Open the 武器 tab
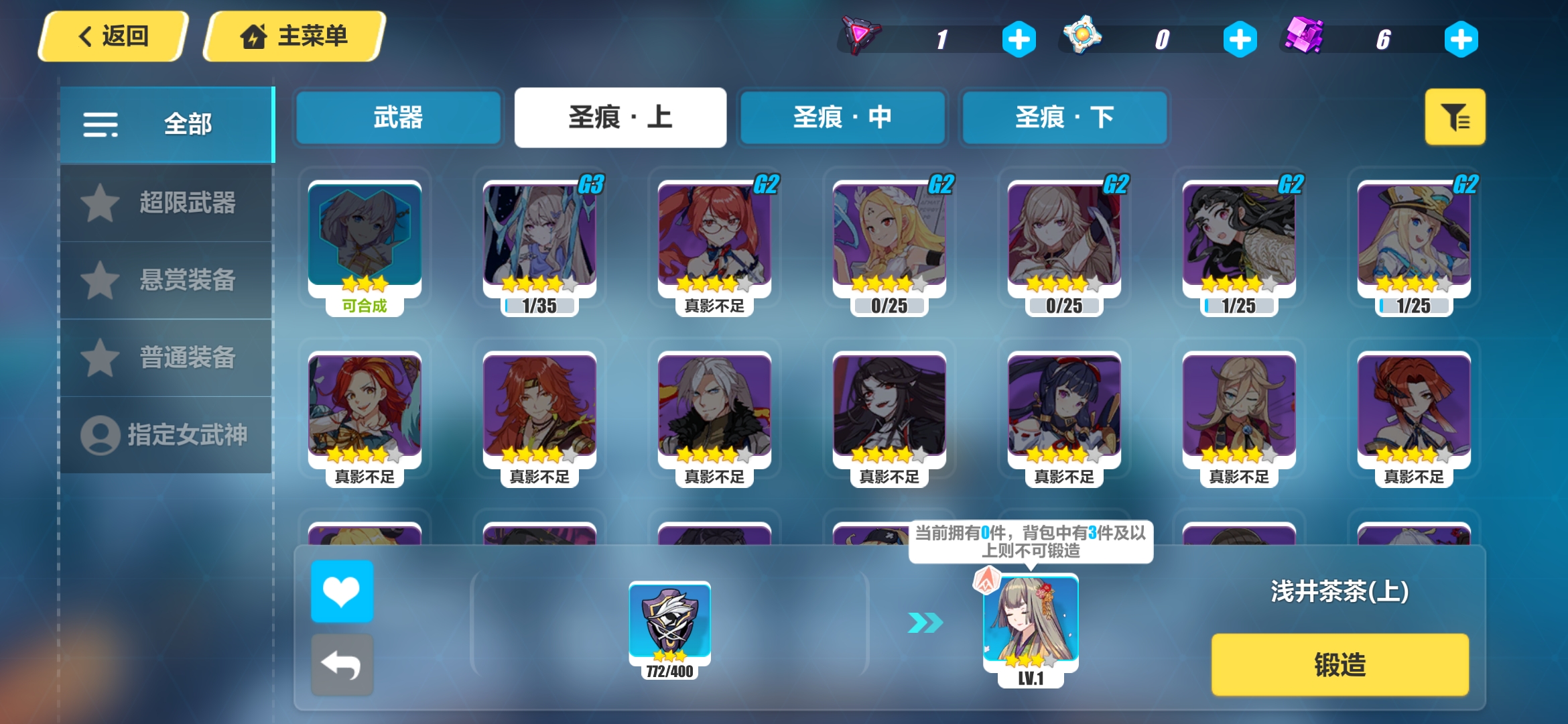Viewport: 1568px width, 724px height. [x=398, y=117]
